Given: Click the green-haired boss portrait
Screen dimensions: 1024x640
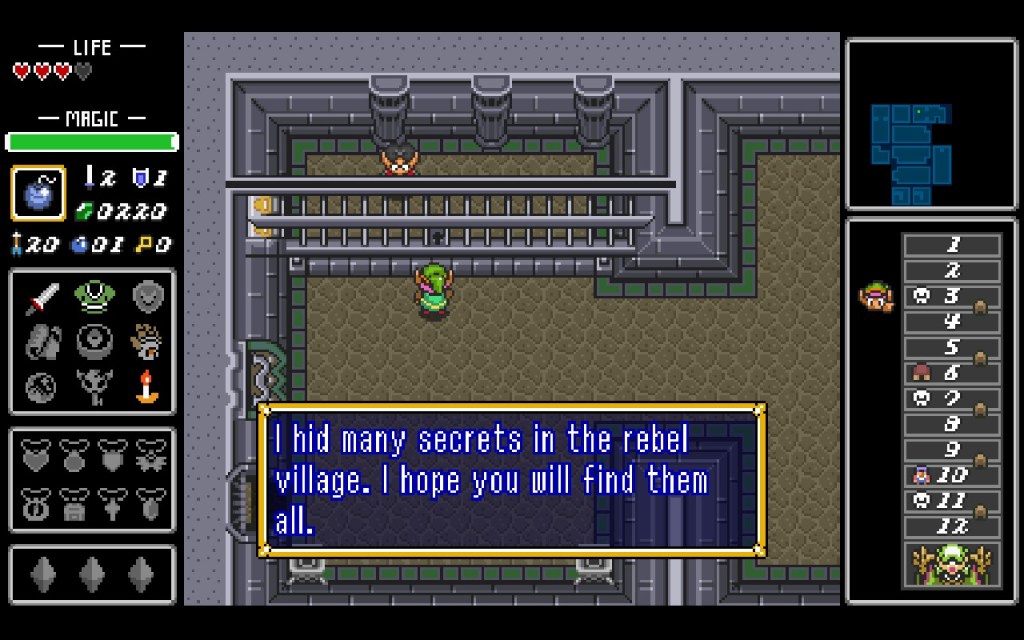Looking at the screenshot, I should [951, 564].
